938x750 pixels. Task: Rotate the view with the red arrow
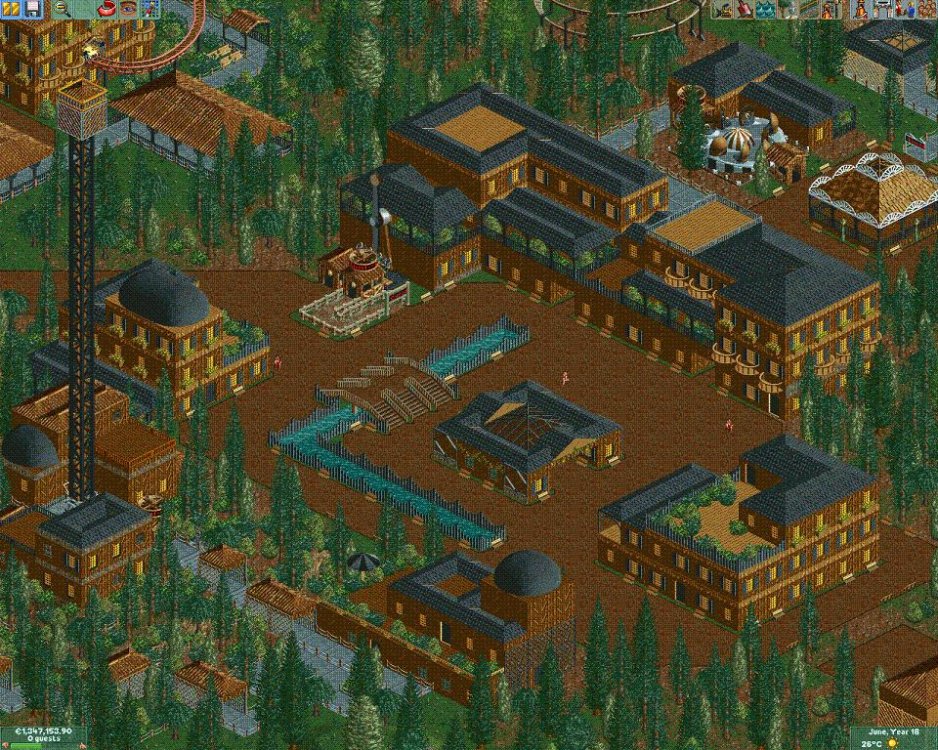[x=106, y=9]
